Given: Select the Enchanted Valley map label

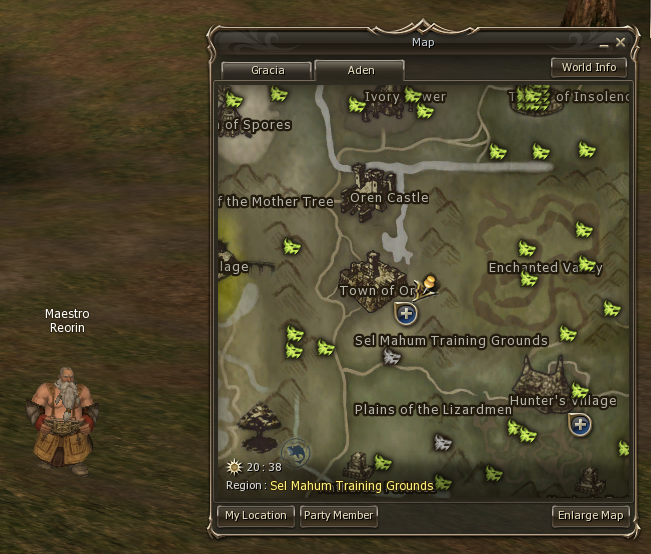Looking at the screenshot, I should (544, 267).
